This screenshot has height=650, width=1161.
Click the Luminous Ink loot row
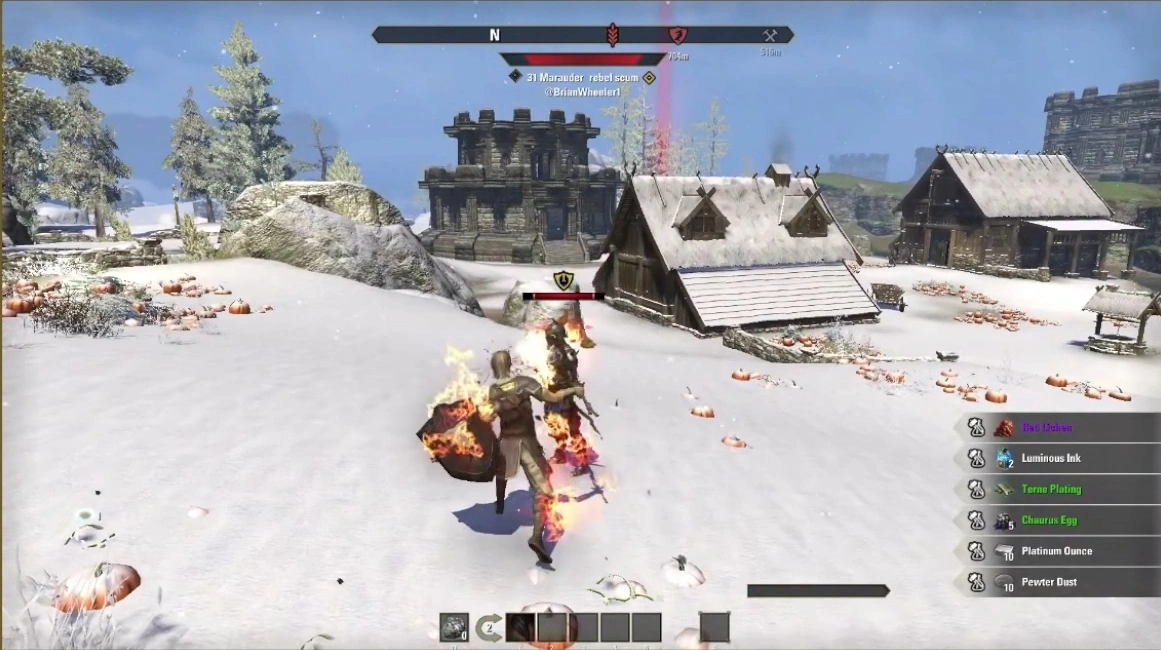[x=1050, y=459]
